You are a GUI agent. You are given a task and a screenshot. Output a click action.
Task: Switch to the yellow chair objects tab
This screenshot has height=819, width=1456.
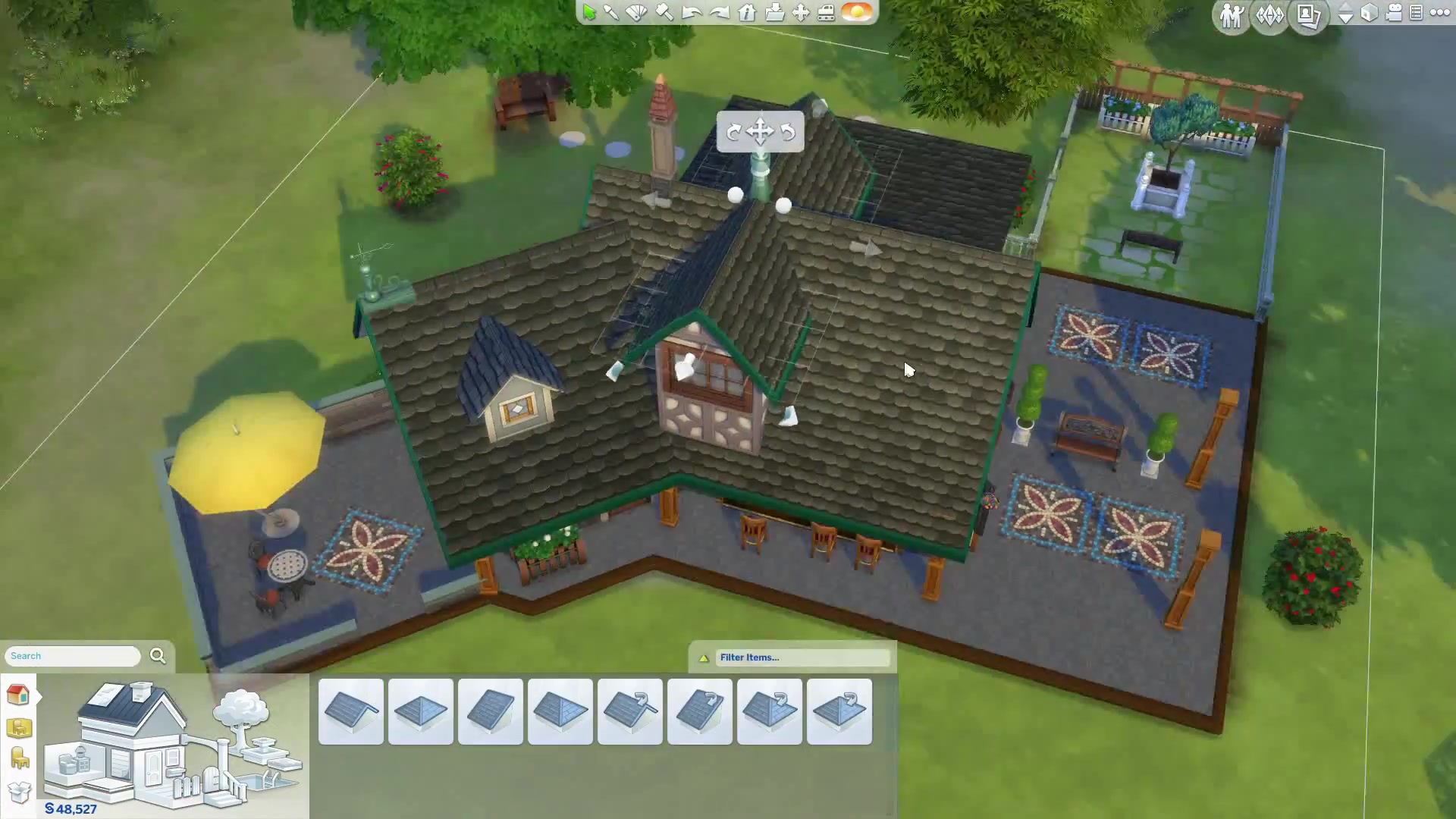[x=19, y=758]
